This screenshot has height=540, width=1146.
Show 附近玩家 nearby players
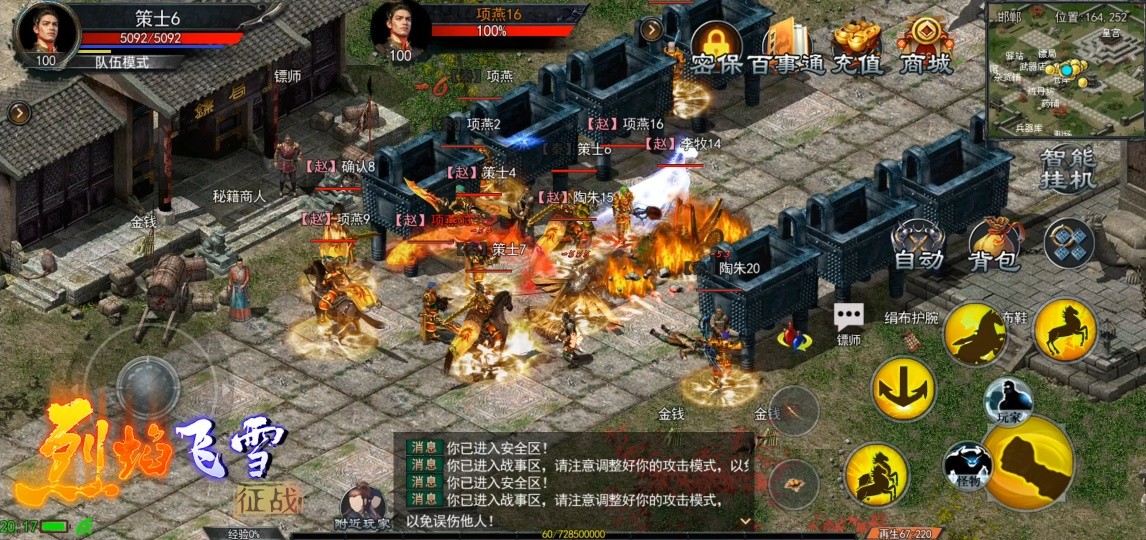[x=362, y=508]
